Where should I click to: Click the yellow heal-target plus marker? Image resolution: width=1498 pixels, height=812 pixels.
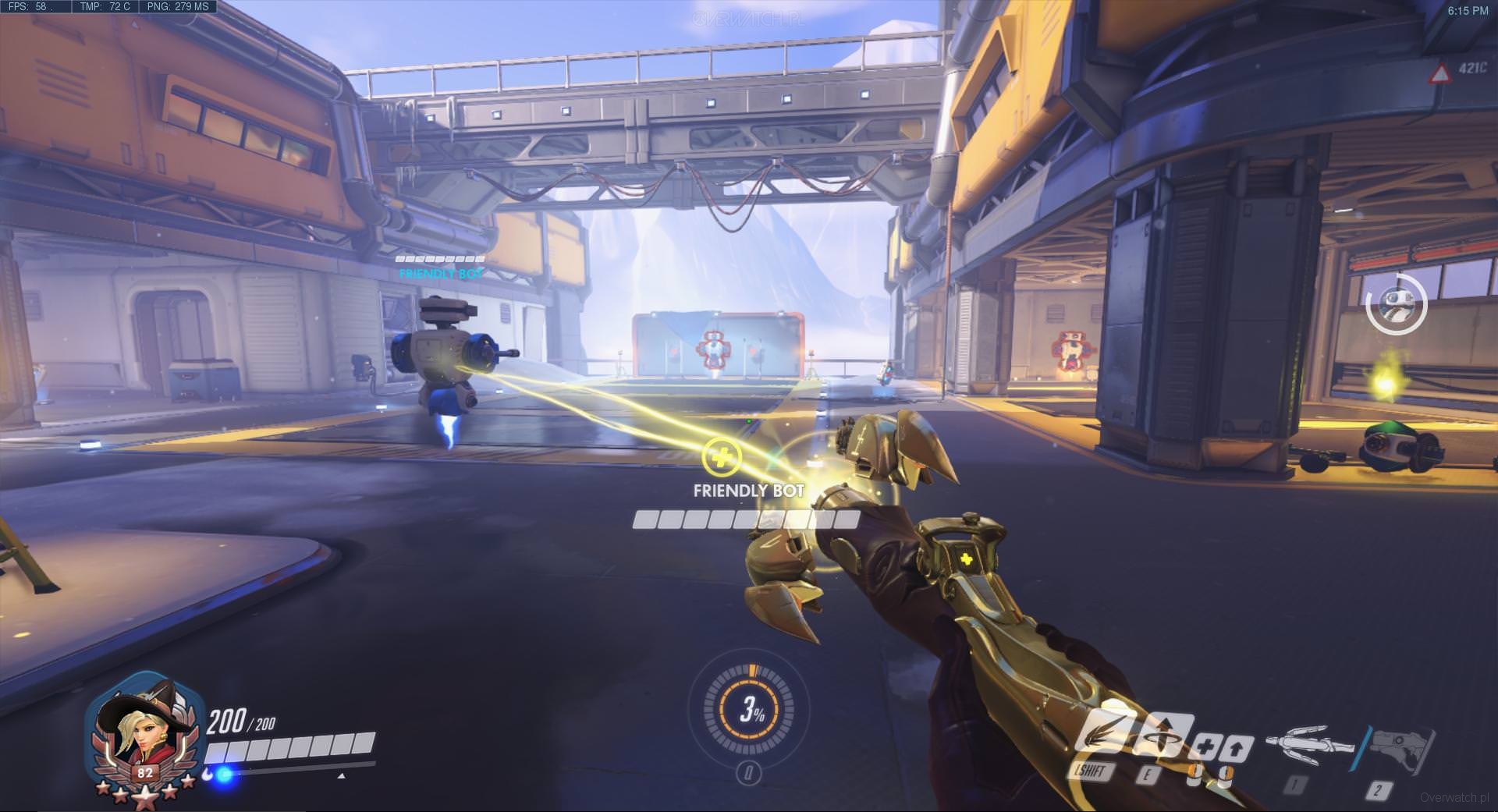click(x=721, y=456)
